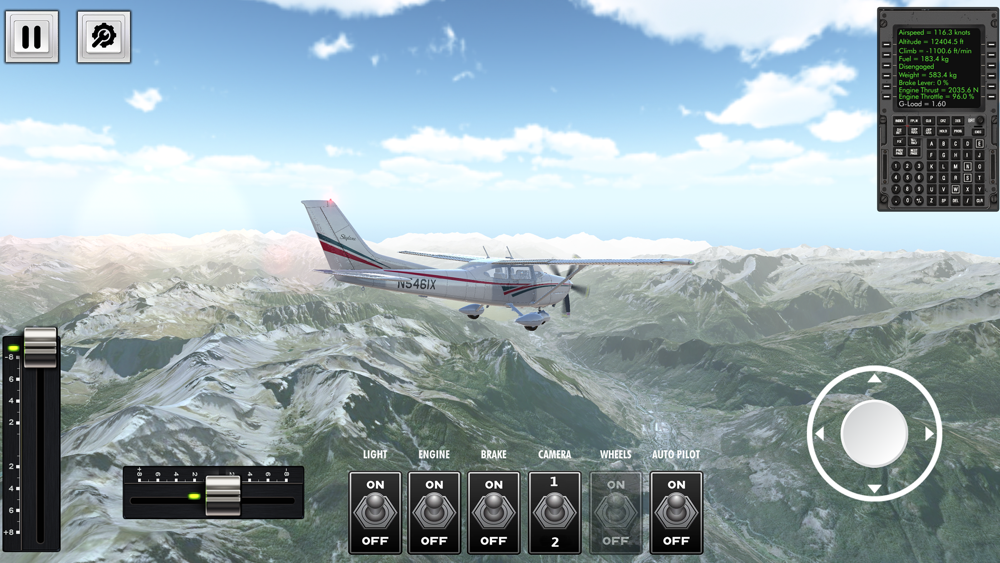Tap the joystick's right arrow
Viewport: 1000px width, 563px height.
930,434
